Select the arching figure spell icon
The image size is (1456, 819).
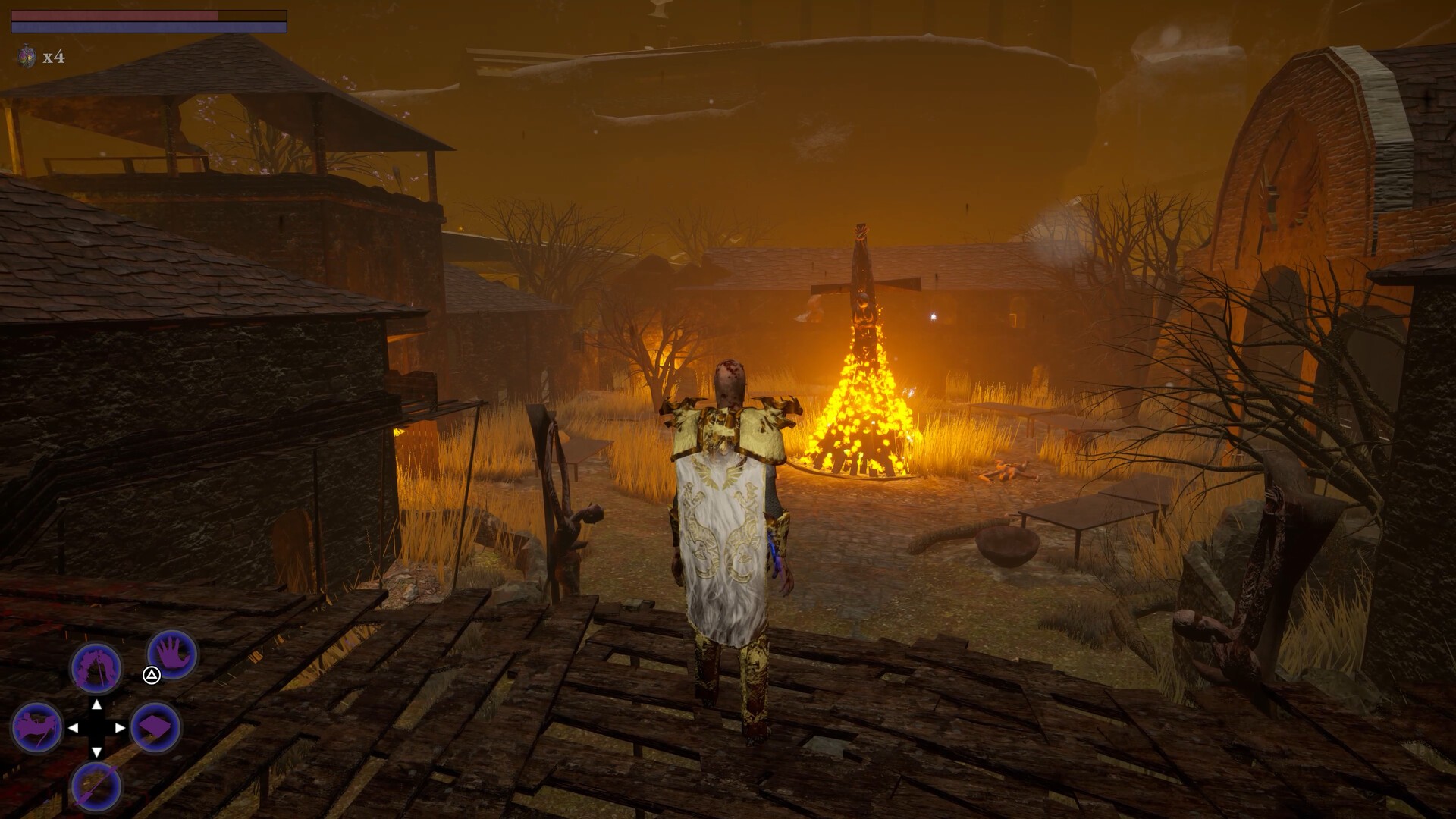pyautogui.click(x=96, y=668)
